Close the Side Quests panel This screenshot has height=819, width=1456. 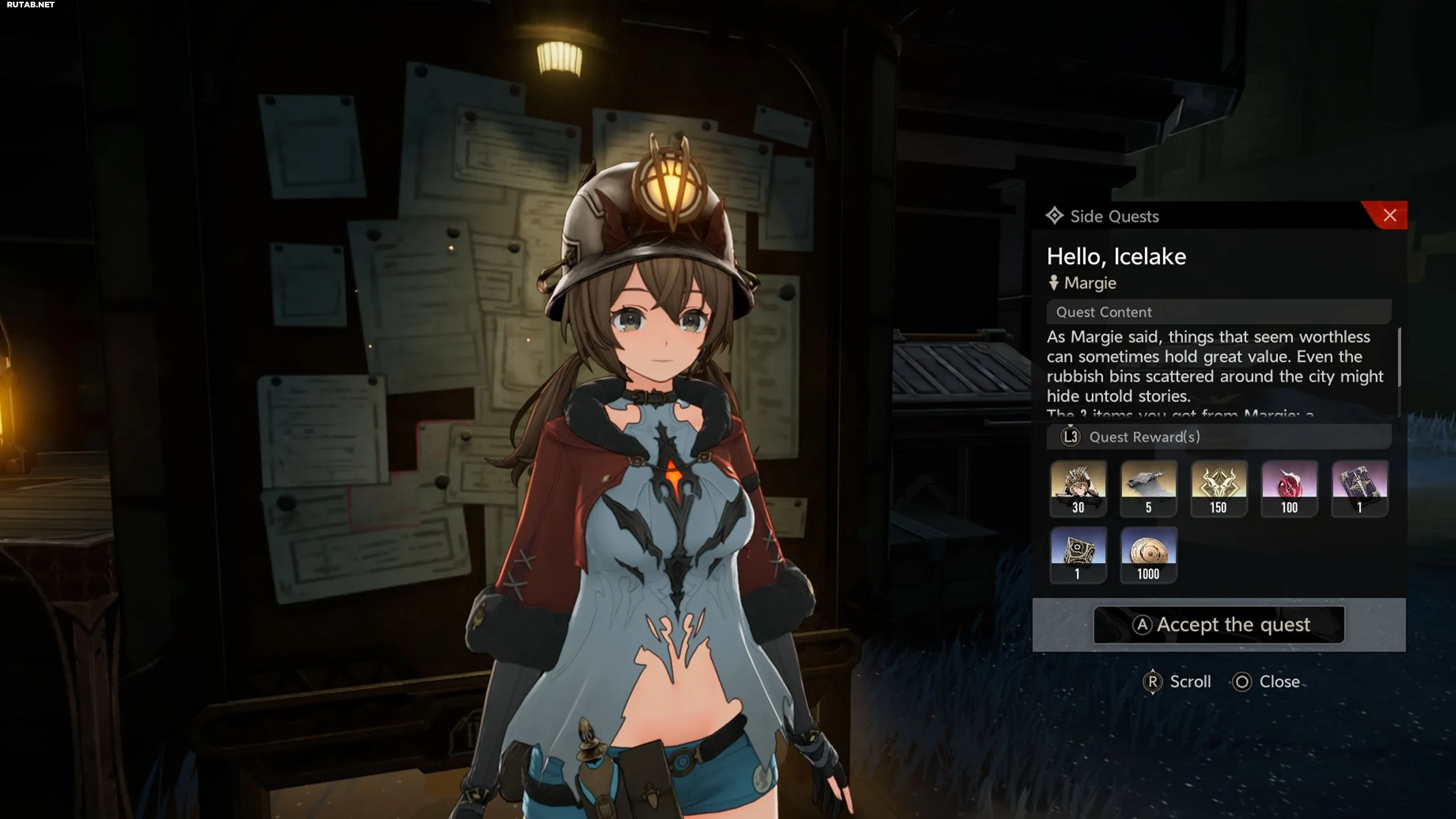coord(1389,216)
